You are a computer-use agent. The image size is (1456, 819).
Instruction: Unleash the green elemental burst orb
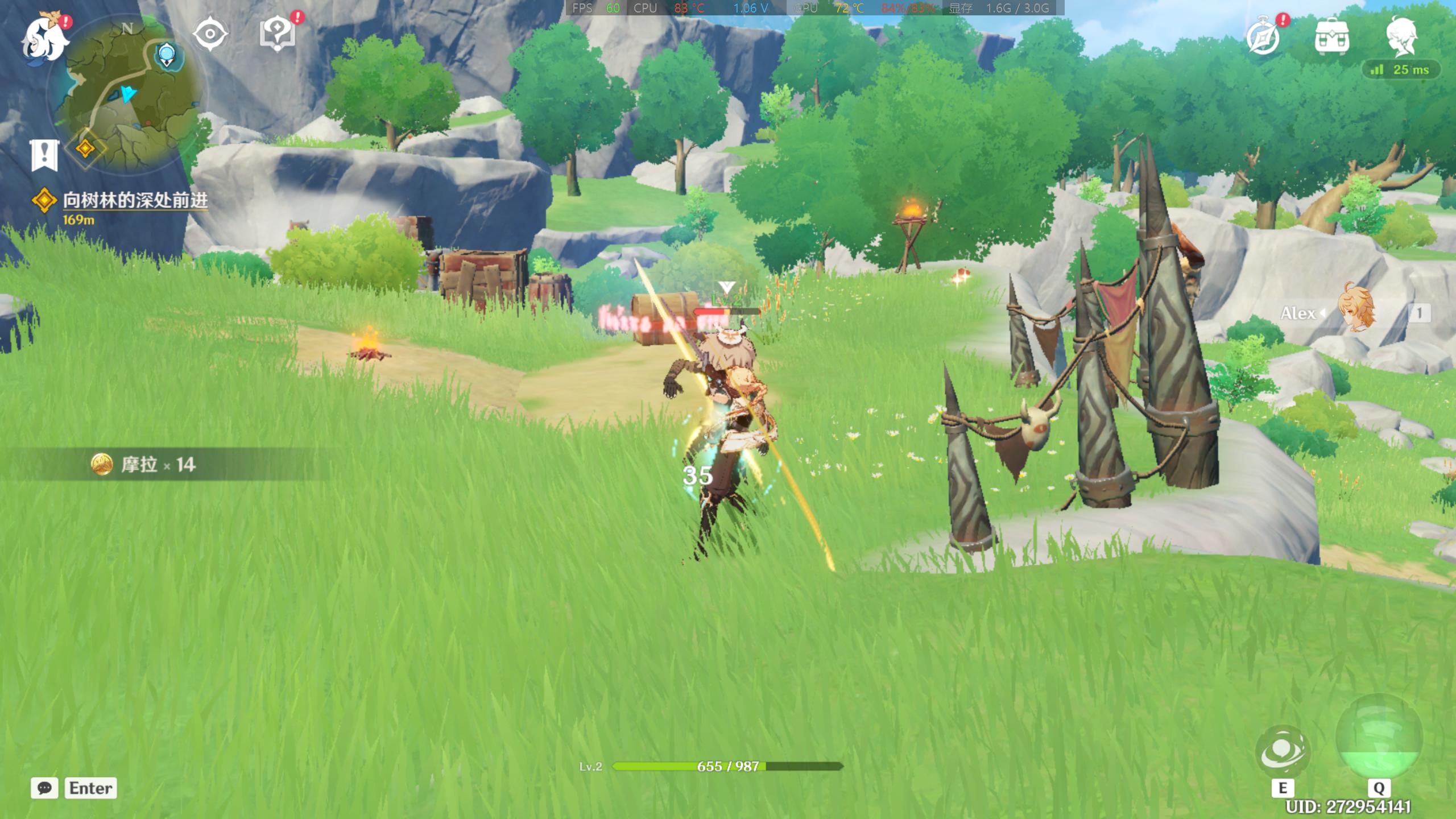coord(1379,738)
